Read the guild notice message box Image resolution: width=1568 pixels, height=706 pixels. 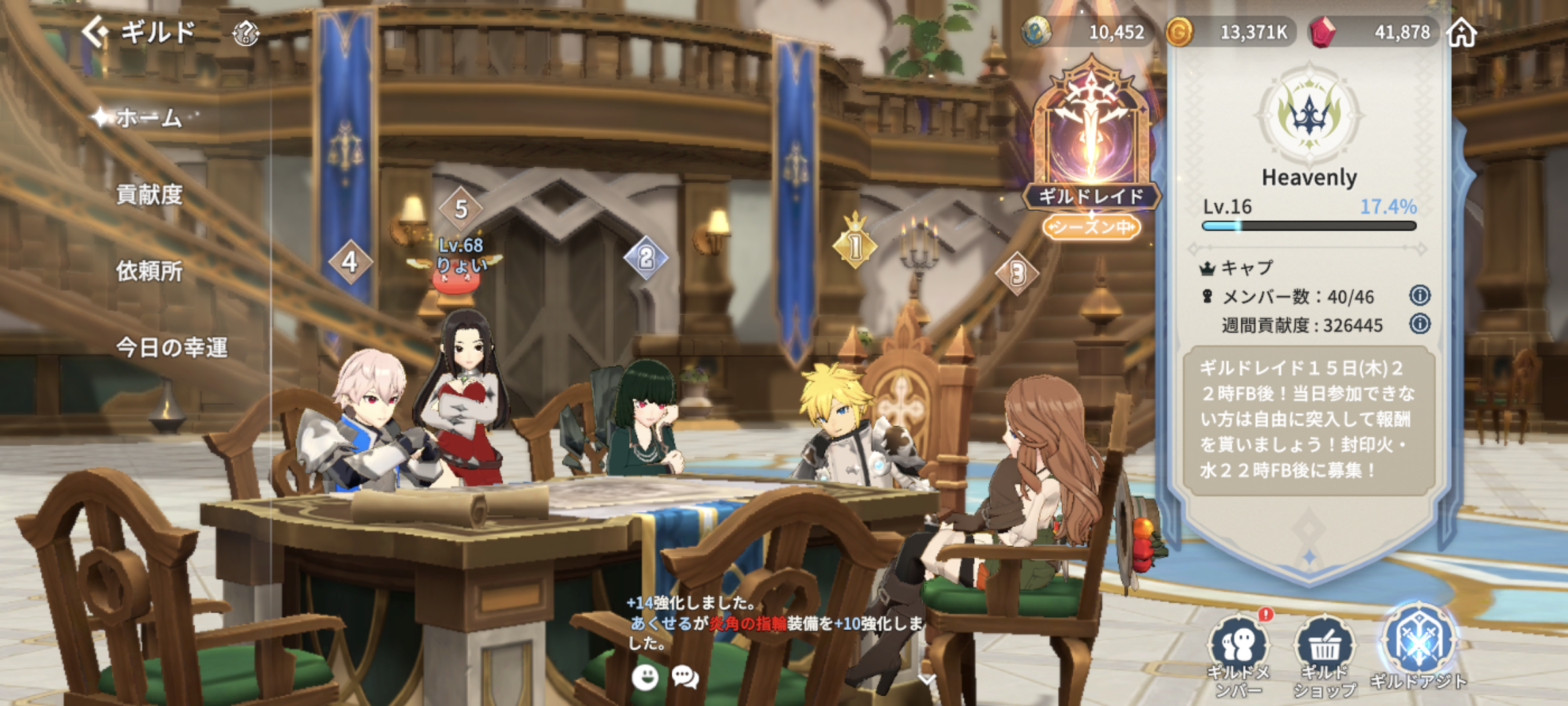pos(1309,420)
